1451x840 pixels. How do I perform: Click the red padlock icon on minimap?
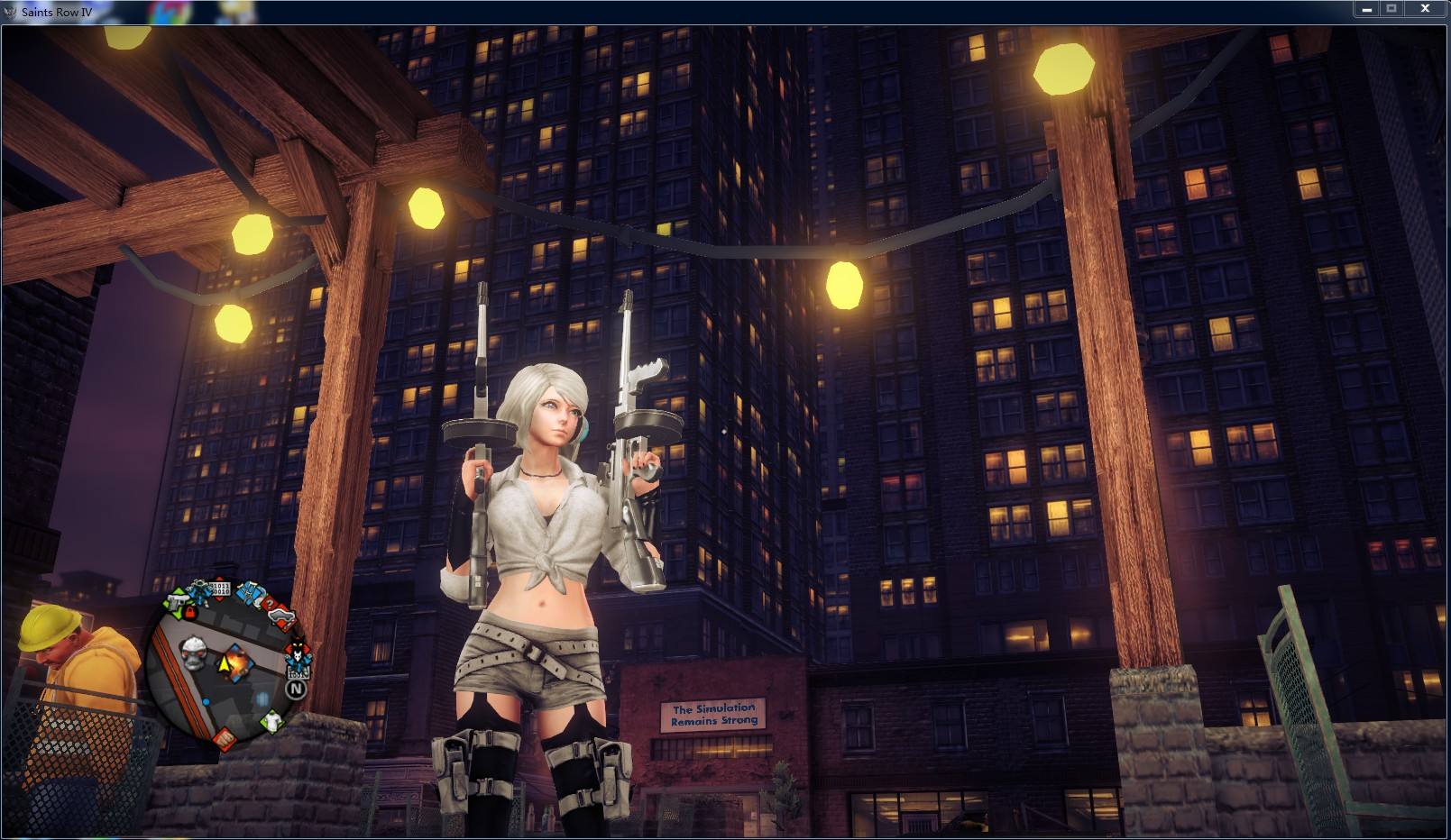click(x=190, y=614)
